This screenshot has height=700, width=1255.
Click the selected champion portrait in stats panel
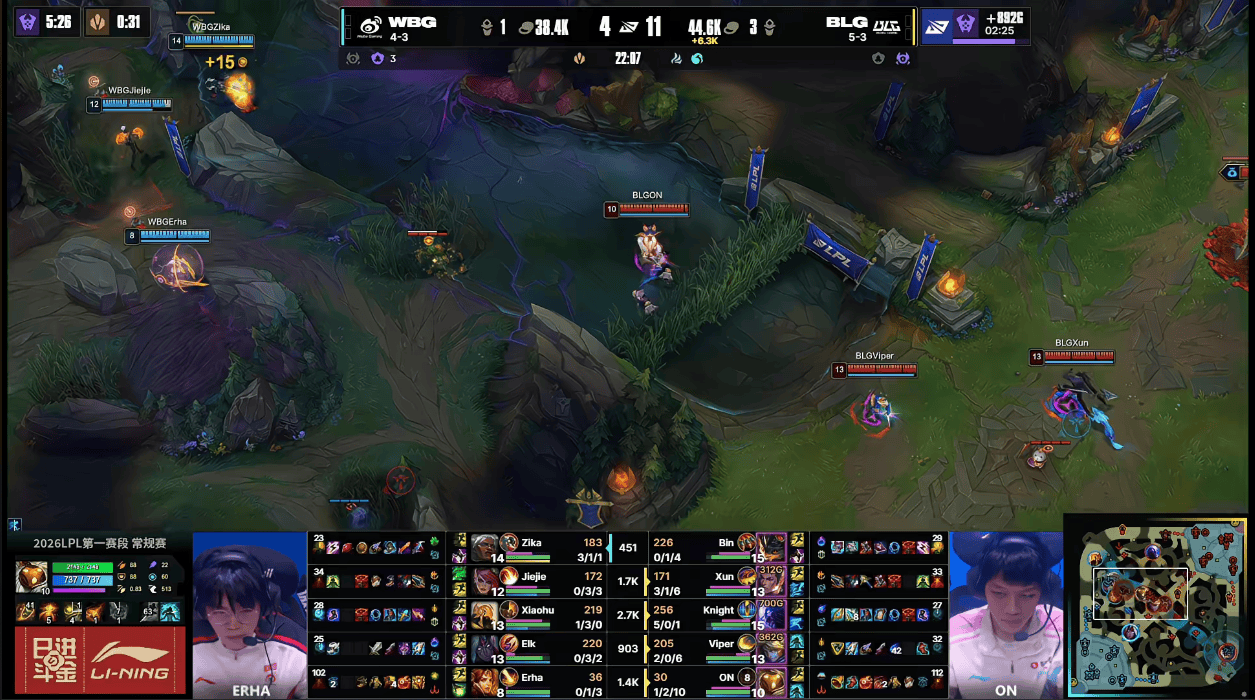click(32, 577)
